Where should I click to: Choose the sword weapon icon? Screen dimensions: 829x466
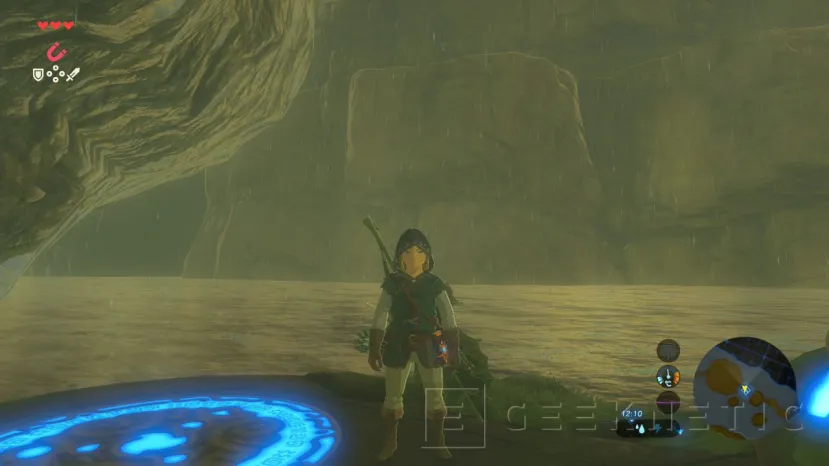pyautogui.click(x=72, y=74)
